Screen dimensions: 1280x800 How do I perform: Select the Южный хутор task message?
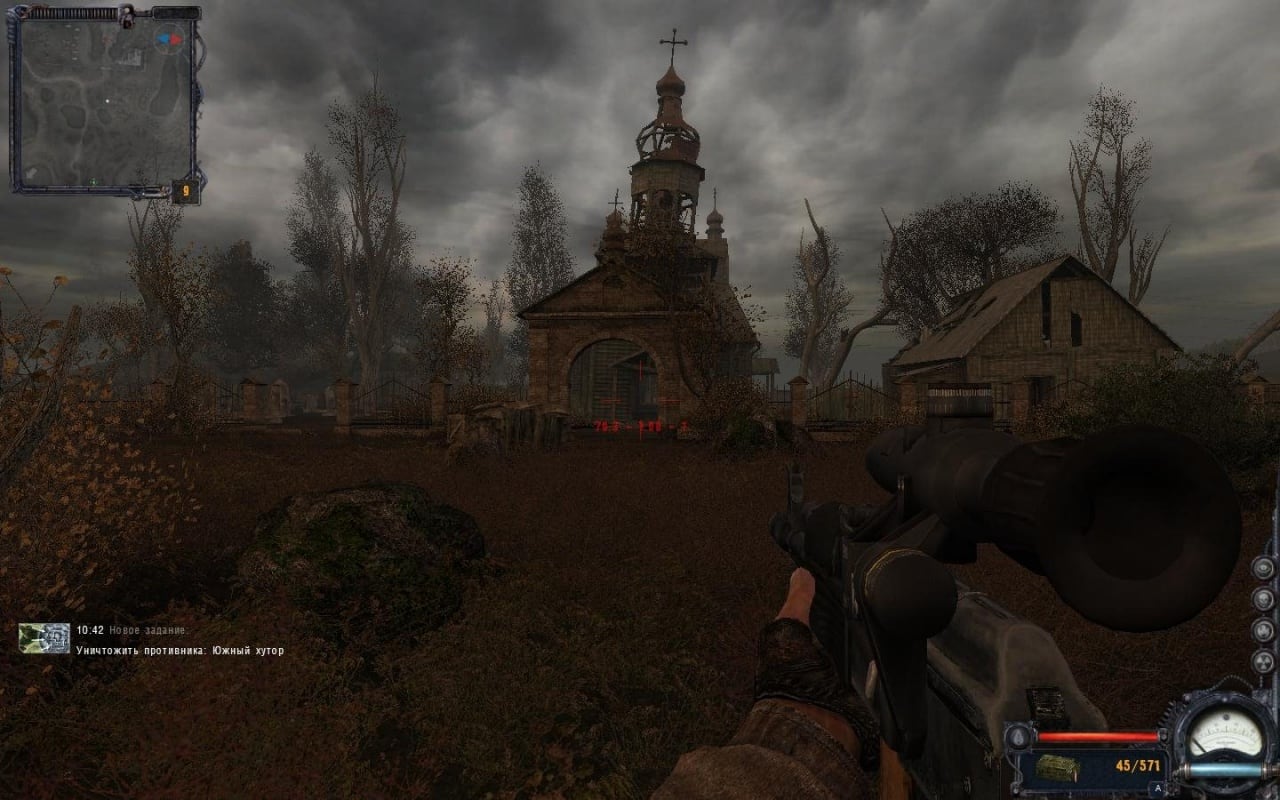(180, 651)
